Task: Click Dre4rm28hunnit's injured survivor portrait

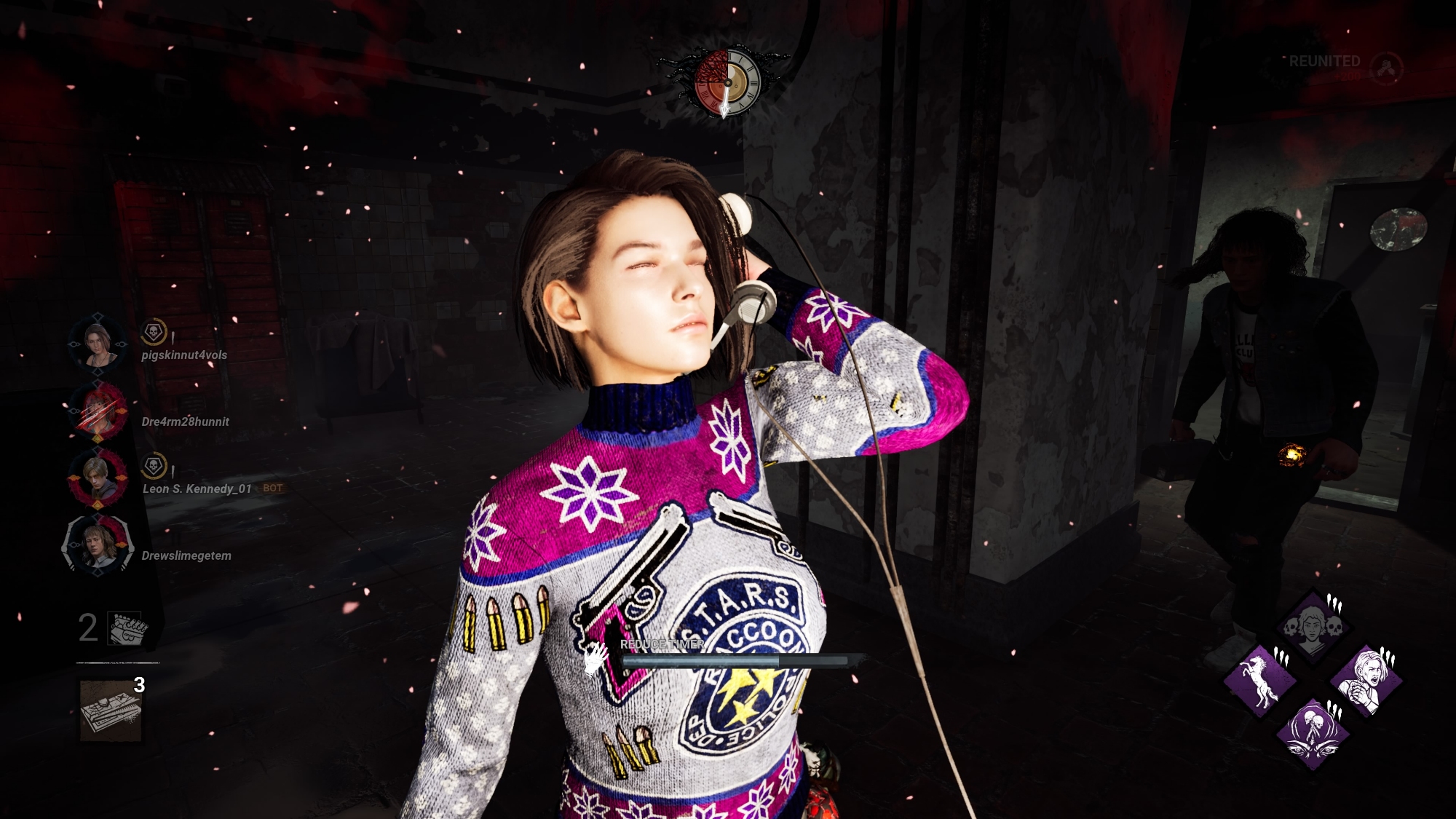Action: coord(98,410)
